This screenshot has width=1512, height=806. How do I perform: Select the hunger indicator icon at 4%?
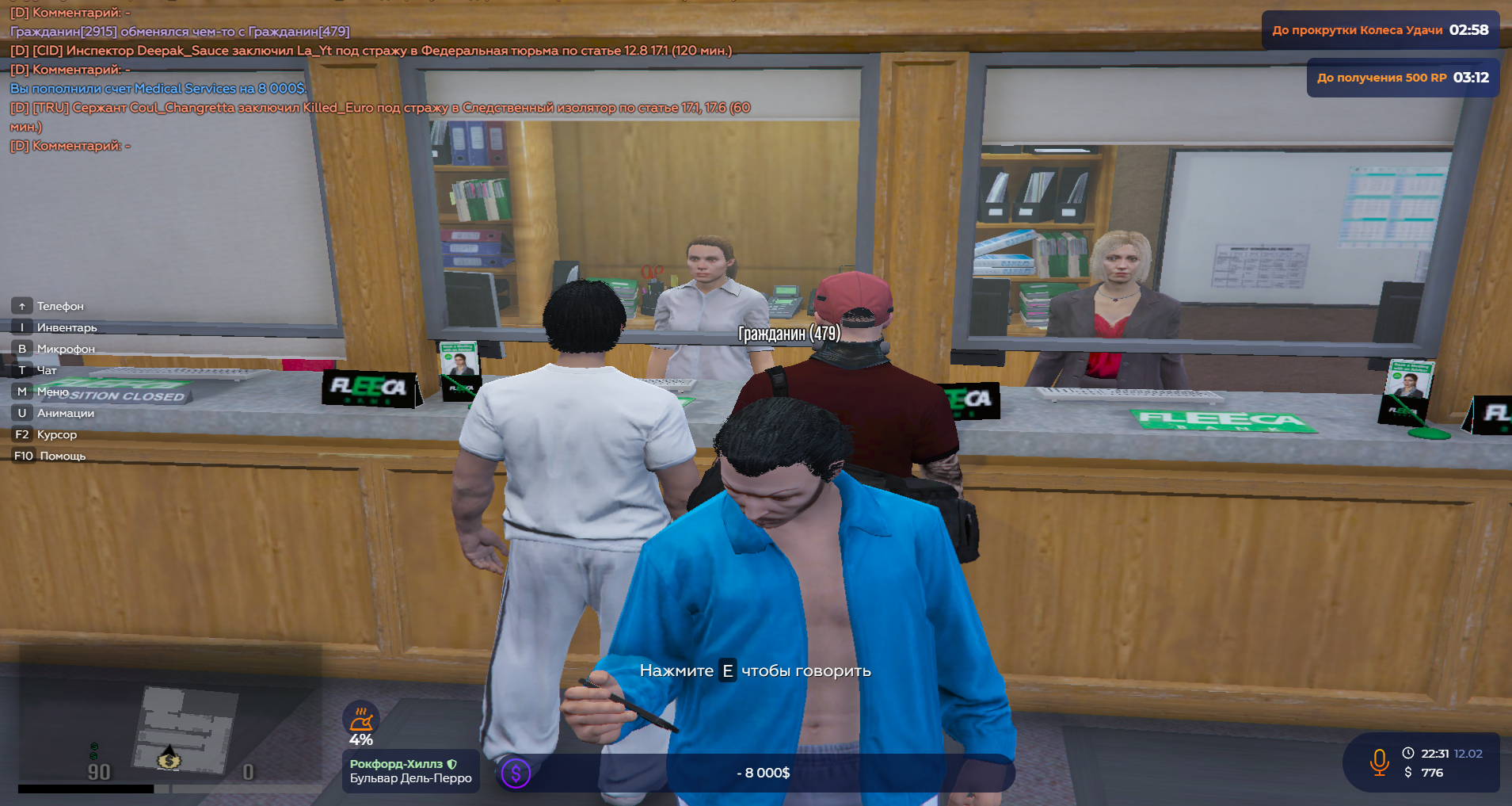361,720
